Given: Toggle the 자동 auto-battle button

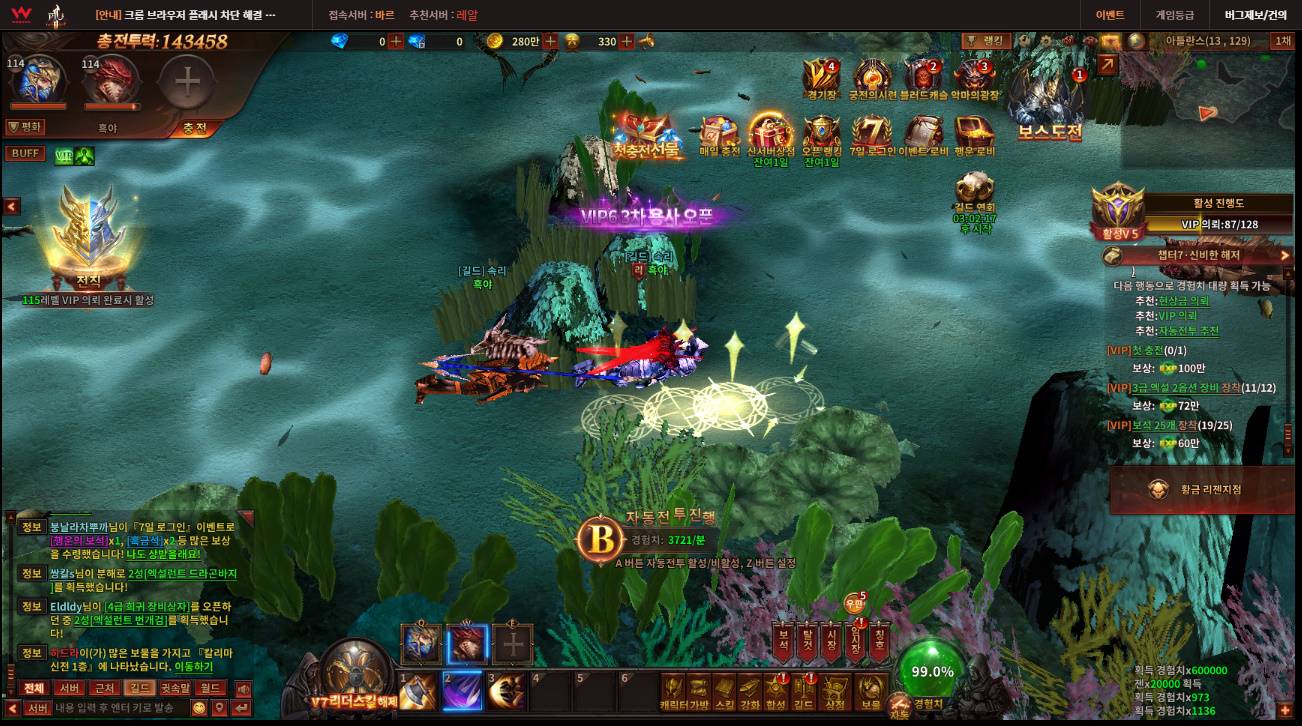Looking at the screenshot, I should tap(899, 708).
